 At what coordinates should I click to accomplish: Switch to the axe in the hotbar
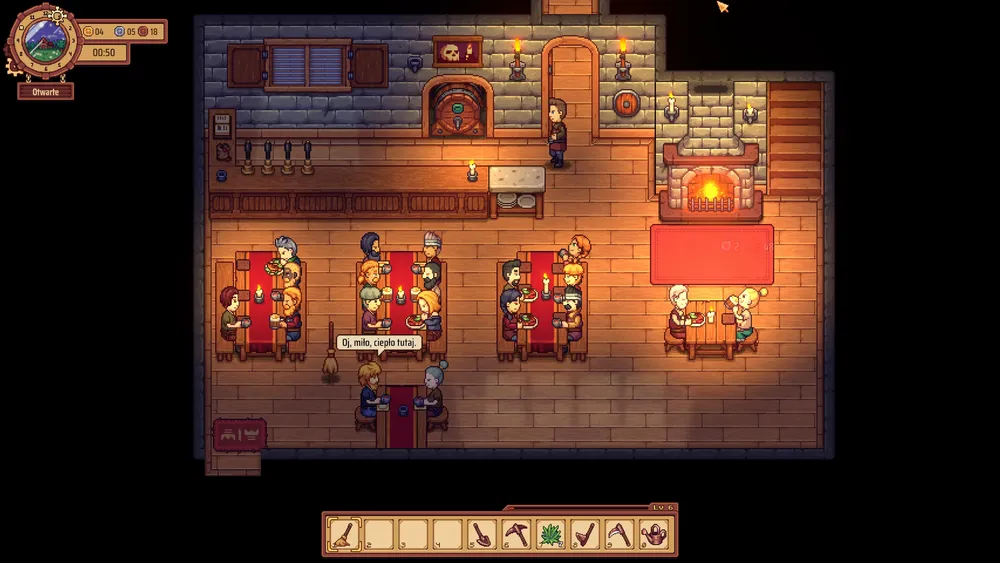point(587,535)
